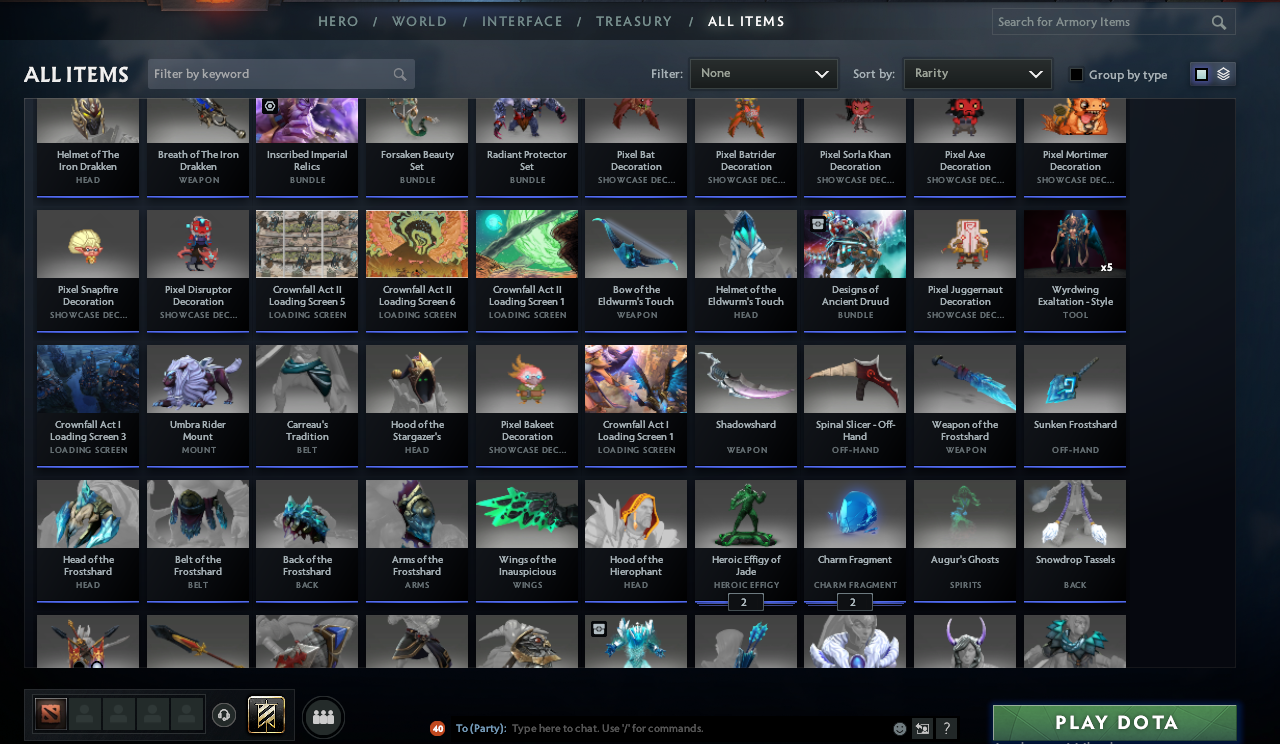This screenshot has width=1280, height=744.
Task: Click the screenshot sharing icon next to chat
Action: (x=921, y=729)
